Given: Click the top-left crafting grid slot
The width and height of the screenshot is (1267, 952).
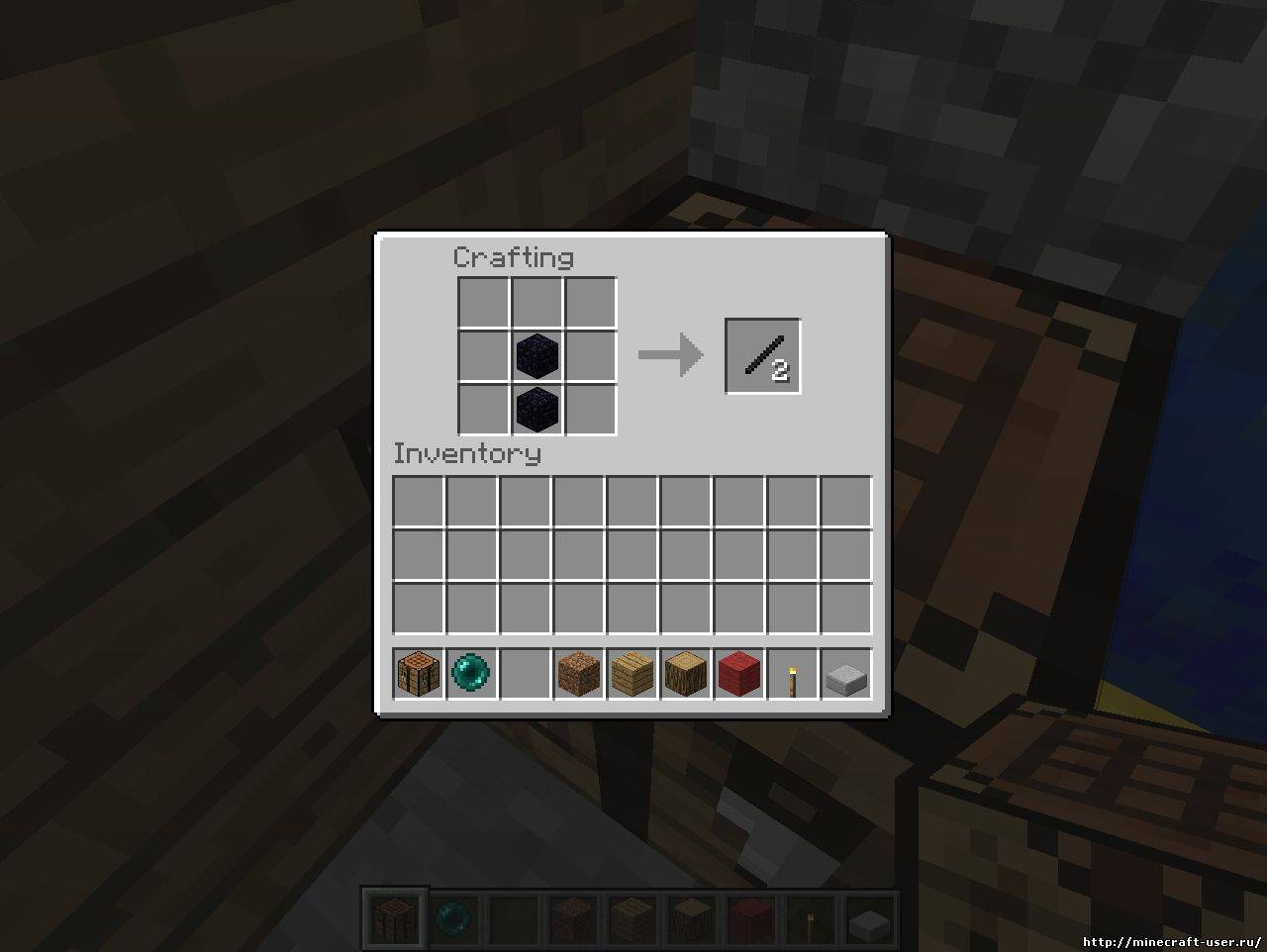Looking at the screenshot, I should 484,304.
